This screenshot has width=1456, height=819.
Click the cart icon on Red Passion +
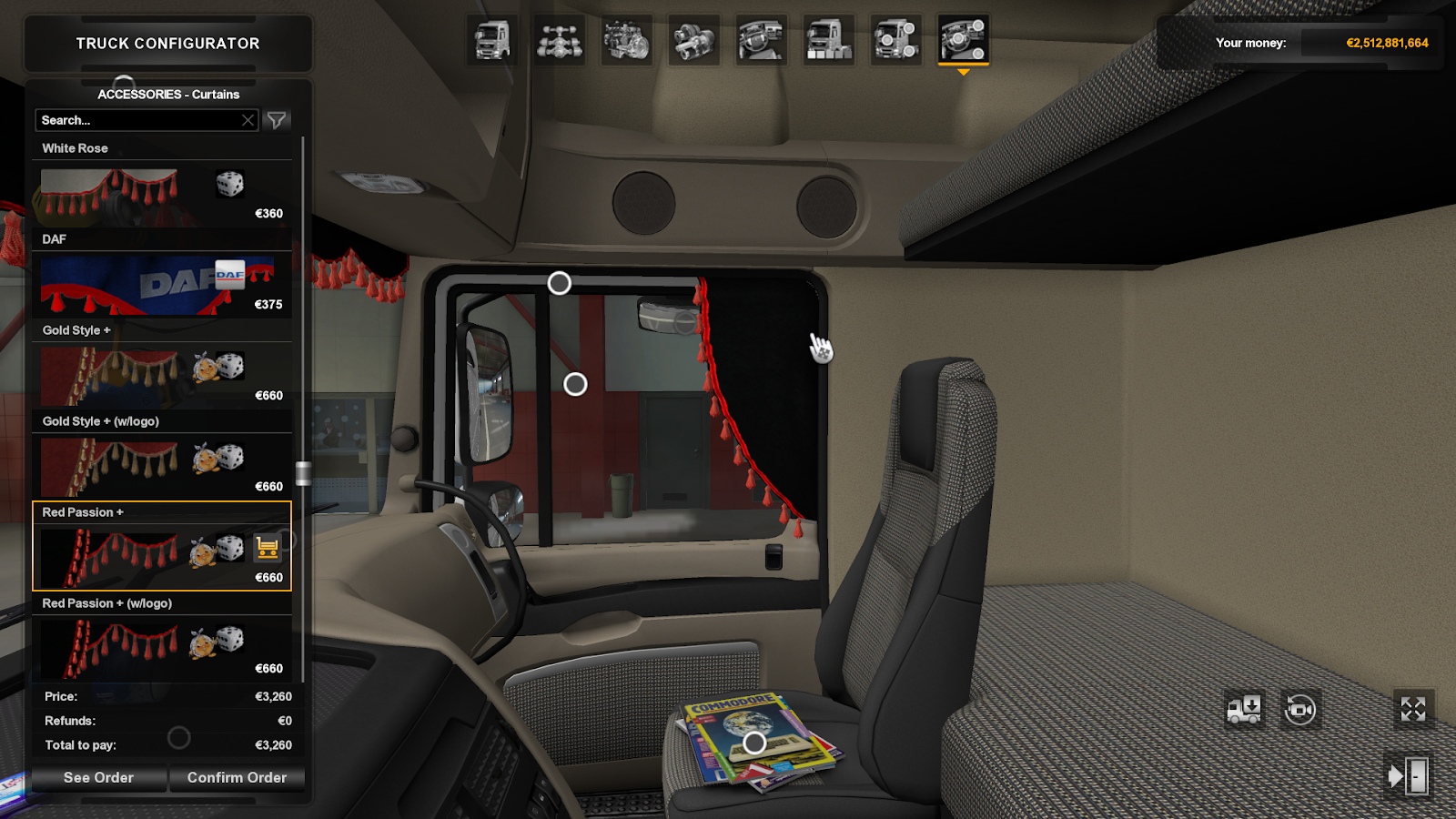click(x=268, y=548)
